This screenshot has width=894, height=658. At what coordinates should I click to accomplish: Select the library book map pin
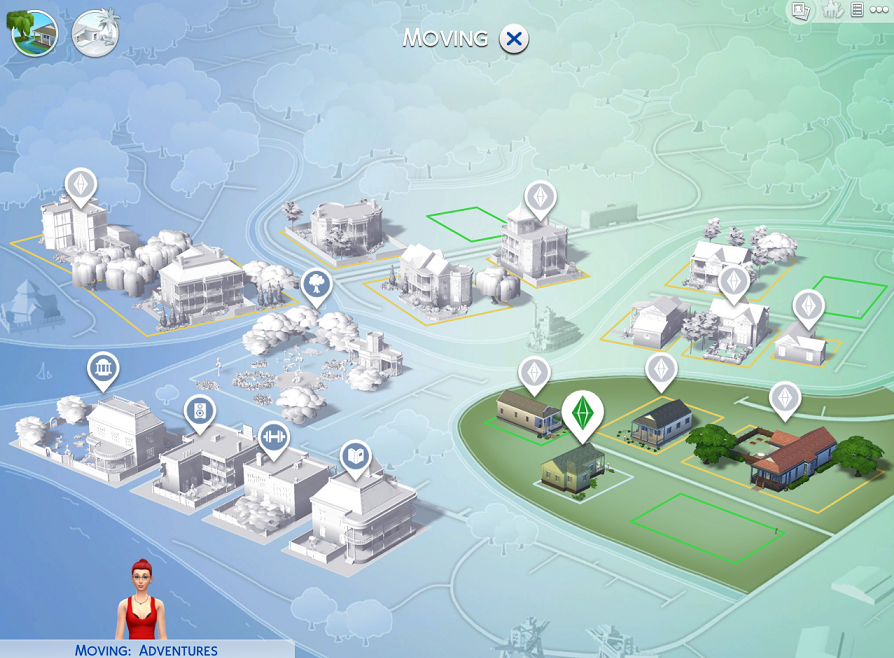tap(355, 456)
